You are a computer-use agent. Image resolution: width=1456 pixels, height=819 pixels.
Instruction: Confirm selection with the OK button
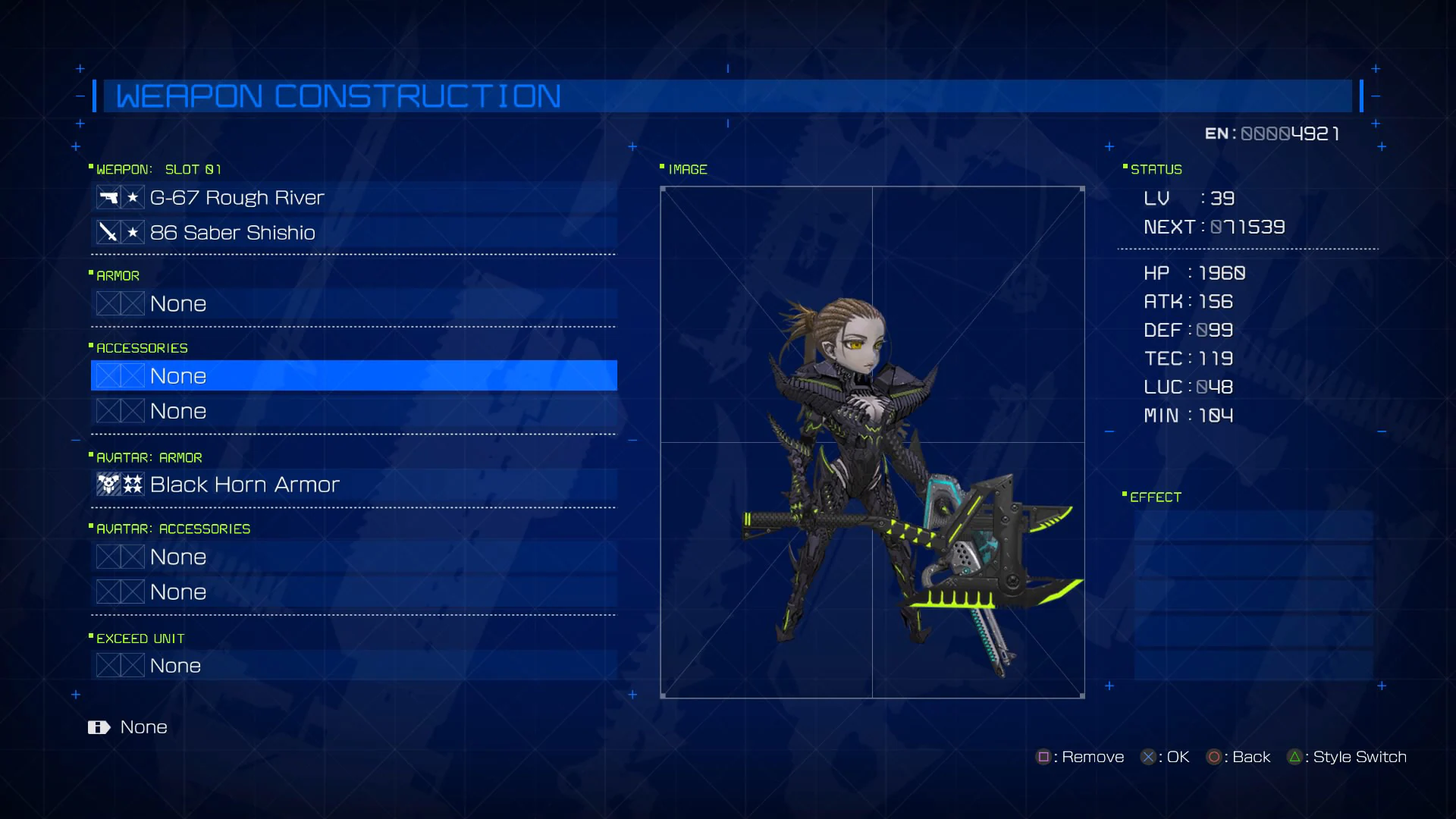[1149, 757]
